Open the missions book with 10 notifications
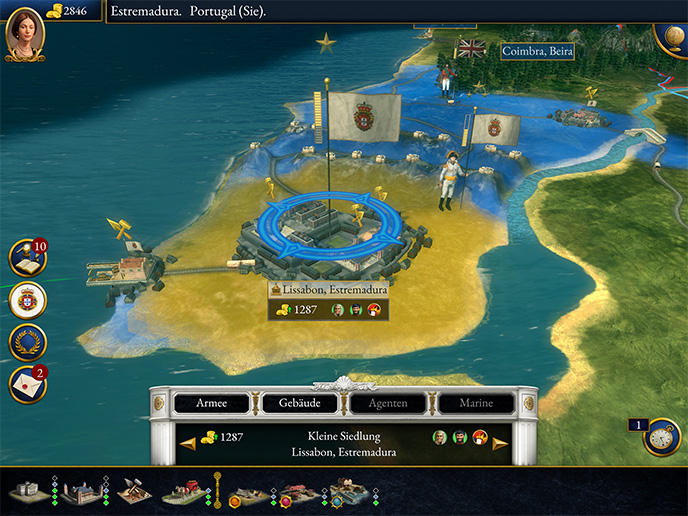 coord(27,258)
